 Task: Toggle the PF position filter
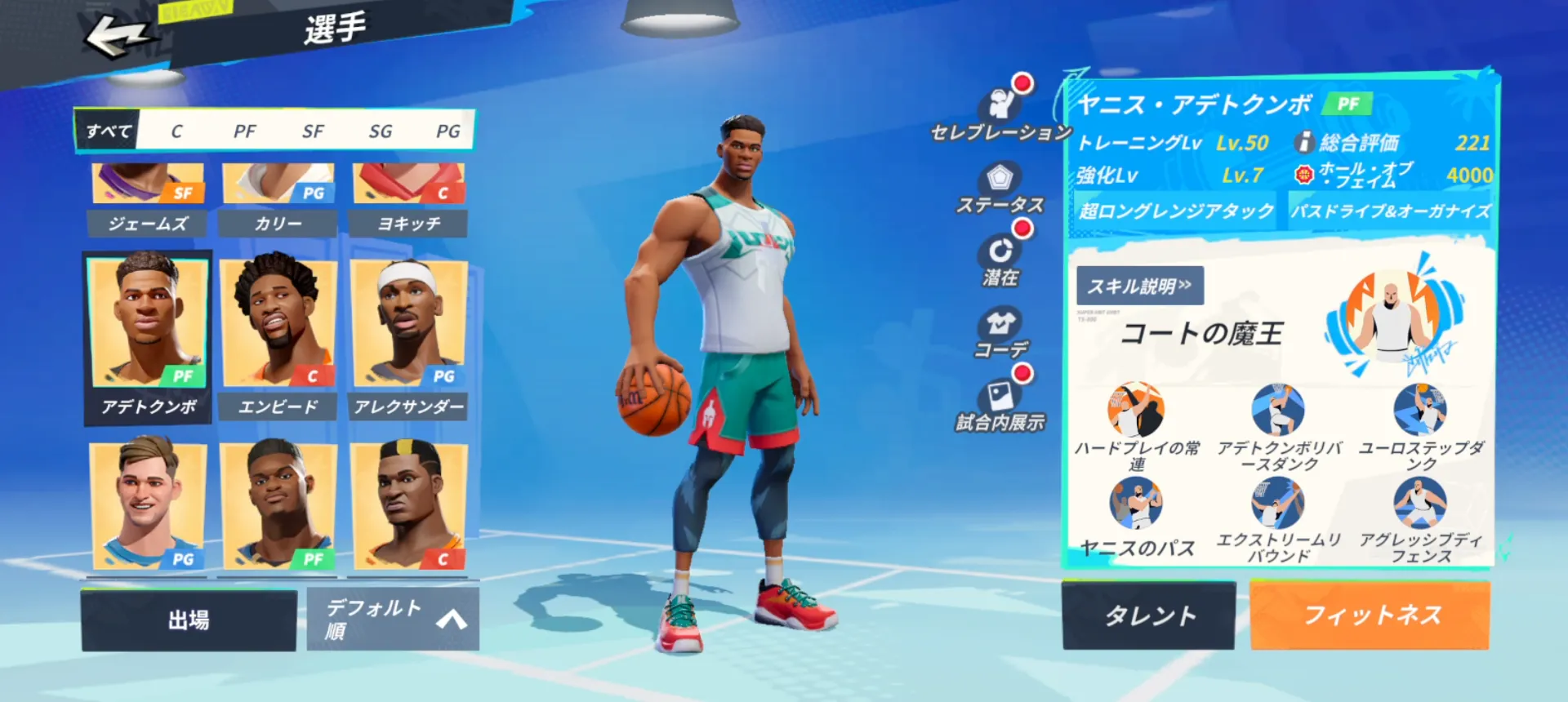(x=243, y=131)
